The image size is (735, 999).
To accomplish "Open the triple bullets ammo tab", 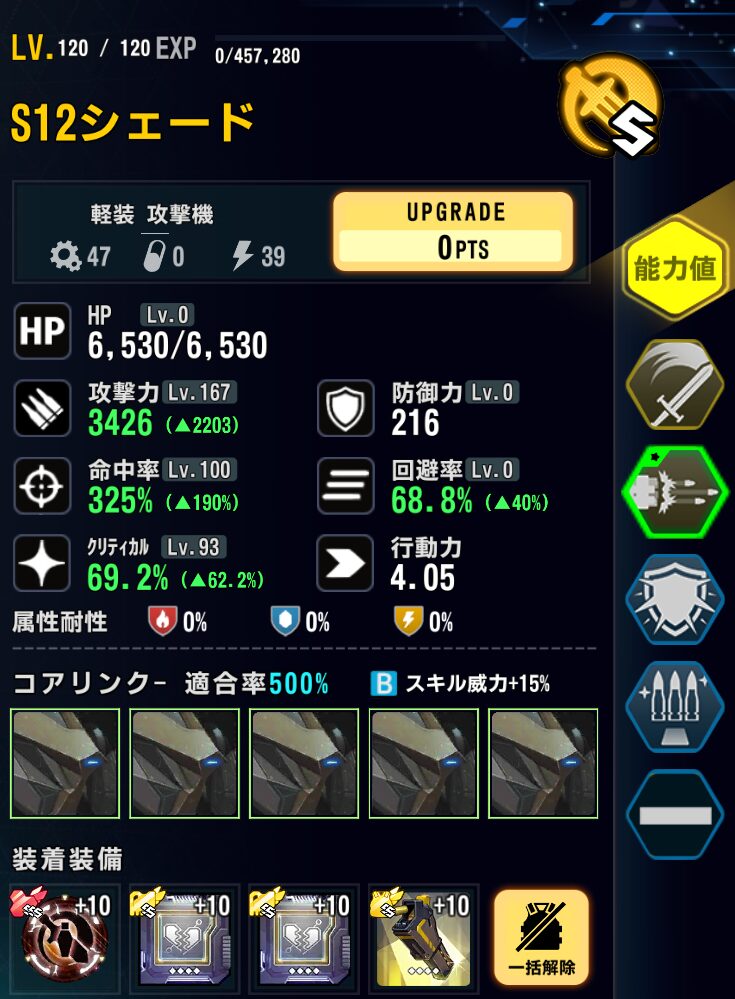I will (x=675, y=706).
